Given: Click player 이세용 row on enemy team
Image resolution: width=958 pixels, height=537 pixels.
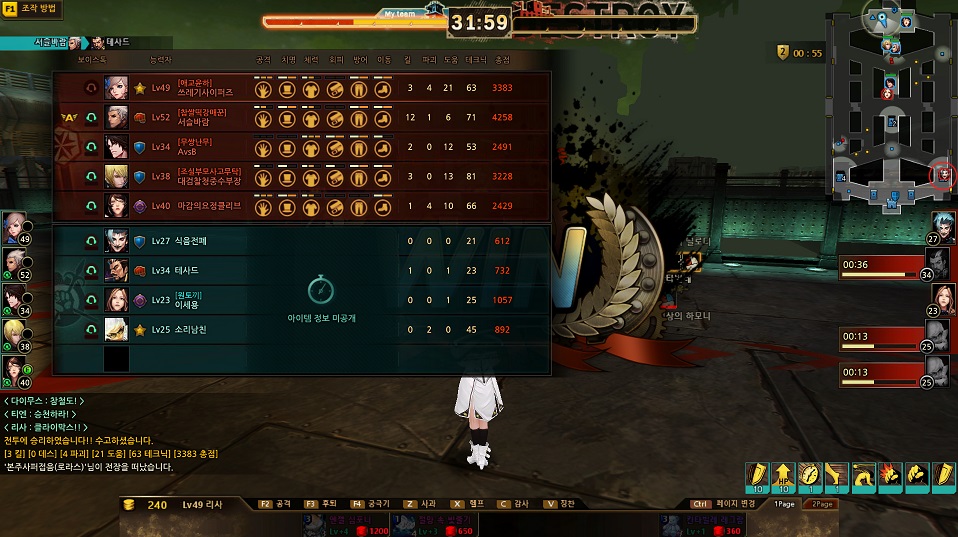Looking at the screenshot, I should [x=300, y=299].
